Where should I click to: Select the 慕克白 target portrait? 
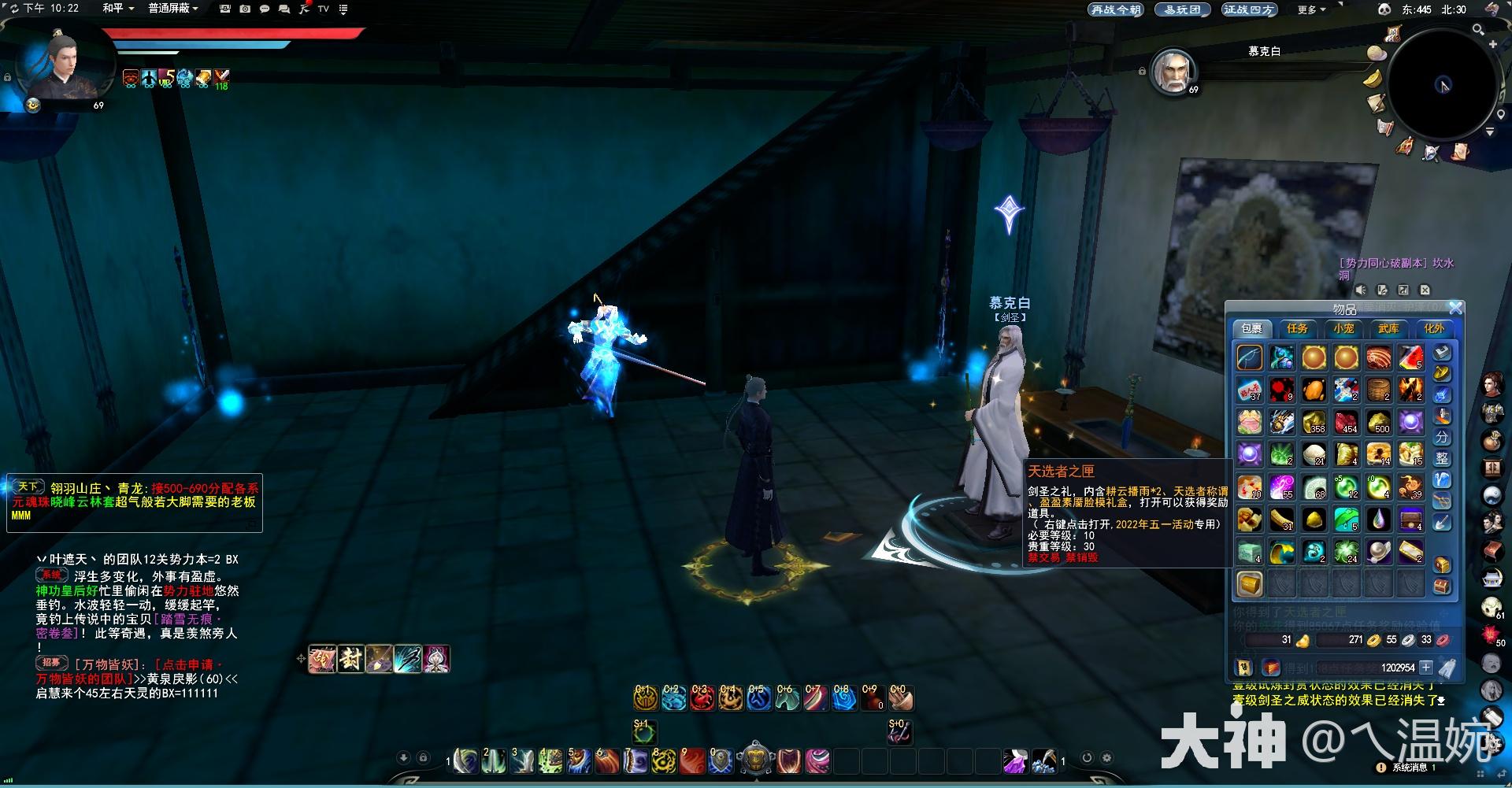point(1173,71)
